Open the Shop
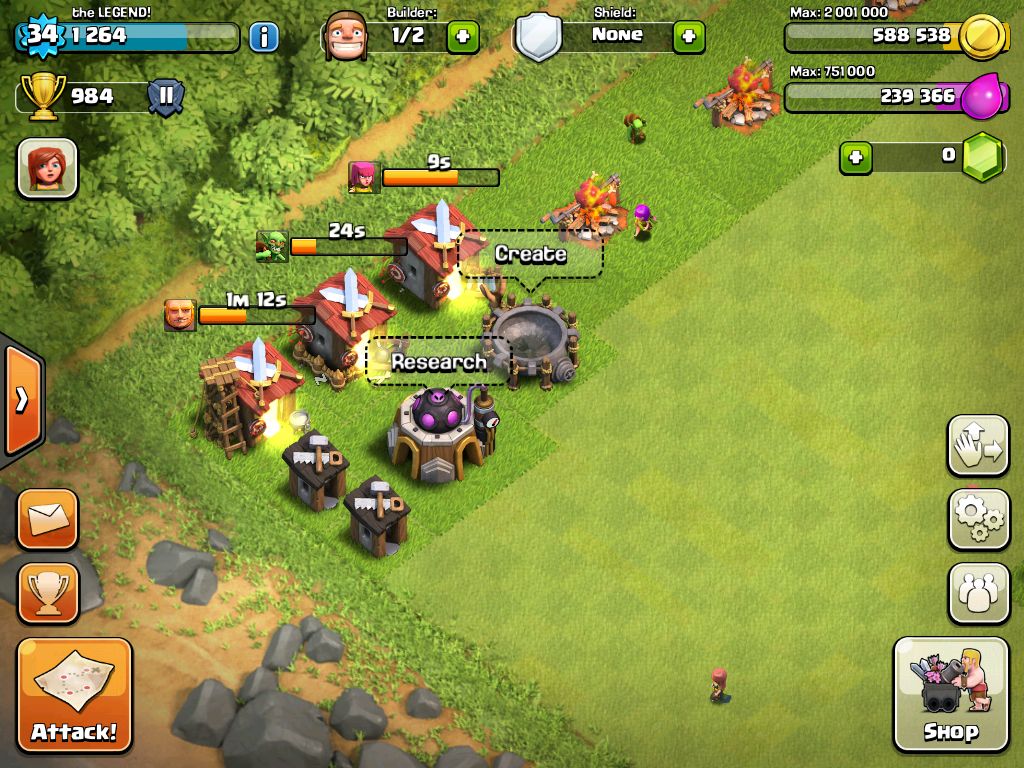The width and height of the screenshot is (1024, 768). tap(950, 694)
